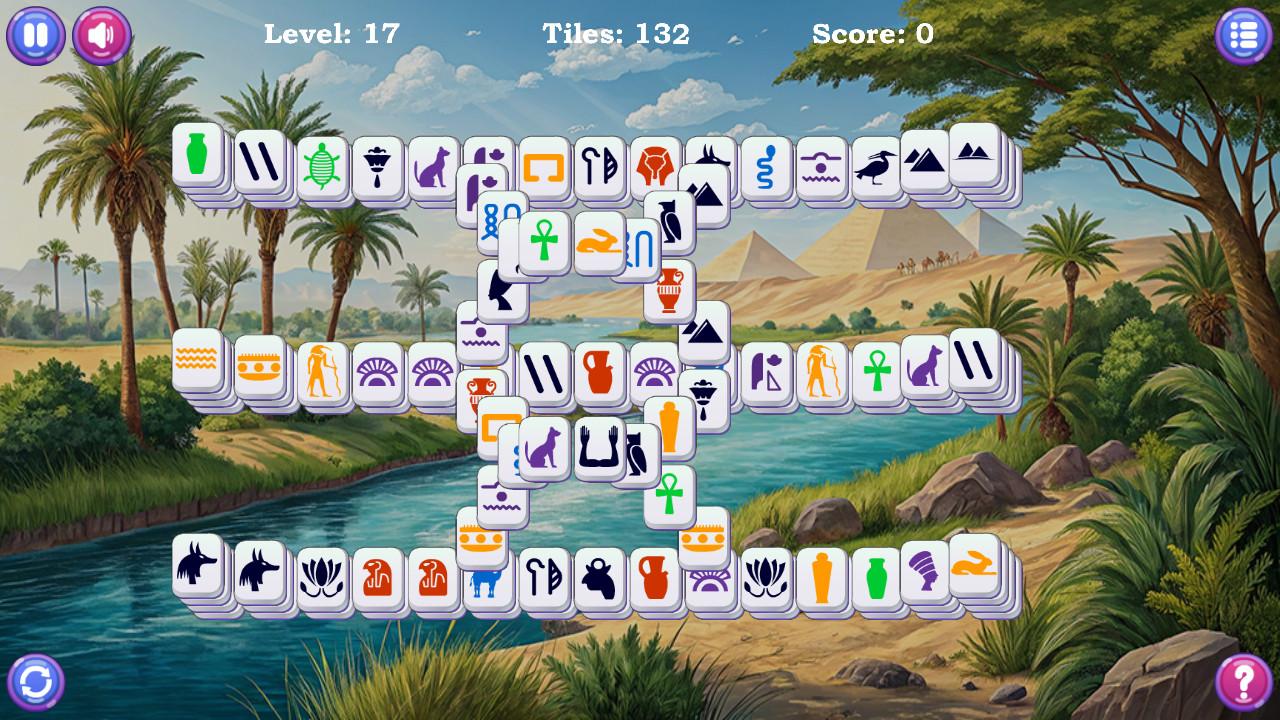Viewport: 1280px width, 720px height.
Task: Open the game menu
Action: pyautogui.click(x=1243, y=35)
